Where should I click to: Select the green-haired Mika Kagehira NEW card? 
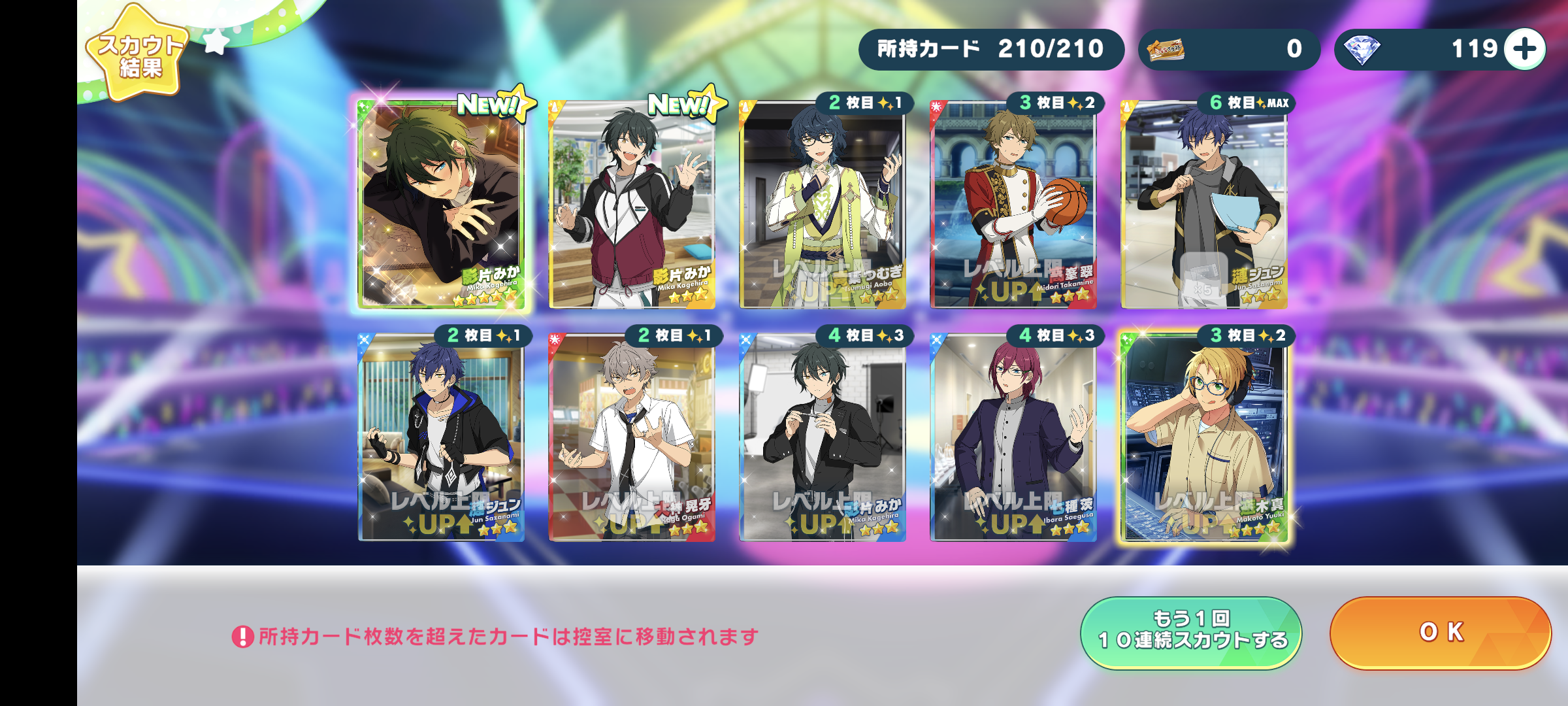(x=441, y=204)
